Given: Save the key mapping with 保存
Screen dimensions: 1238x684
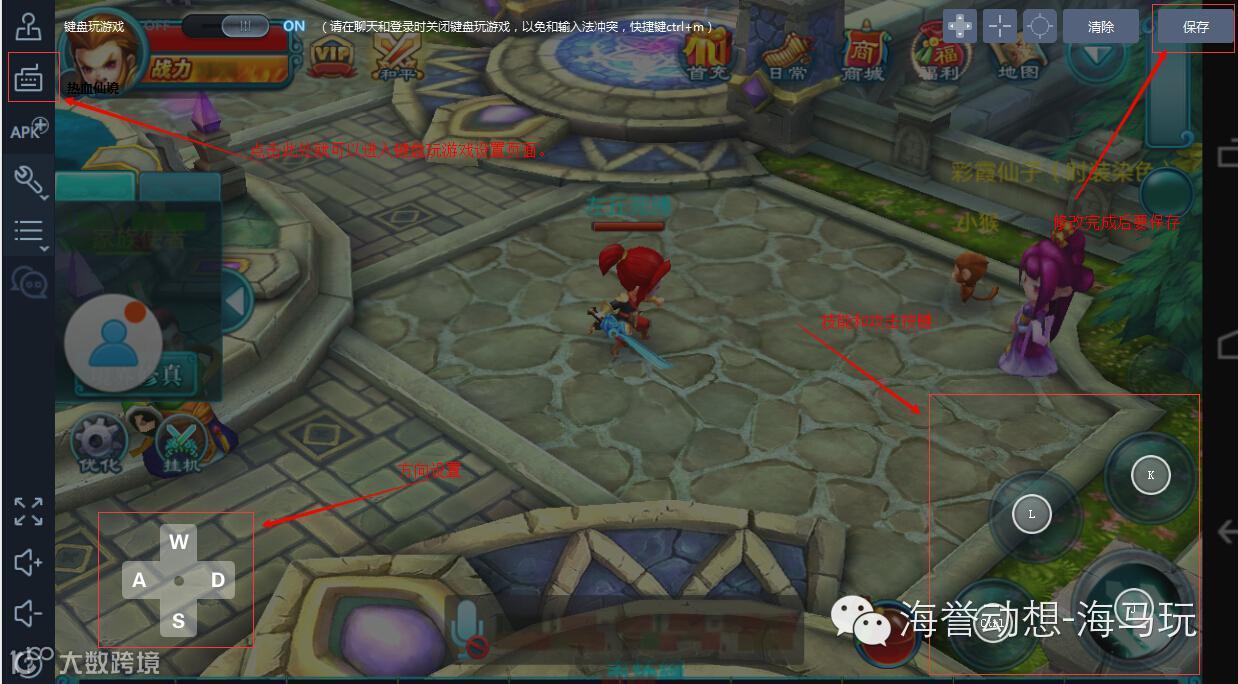Looking at the screenshot, I should point(1195,27).
